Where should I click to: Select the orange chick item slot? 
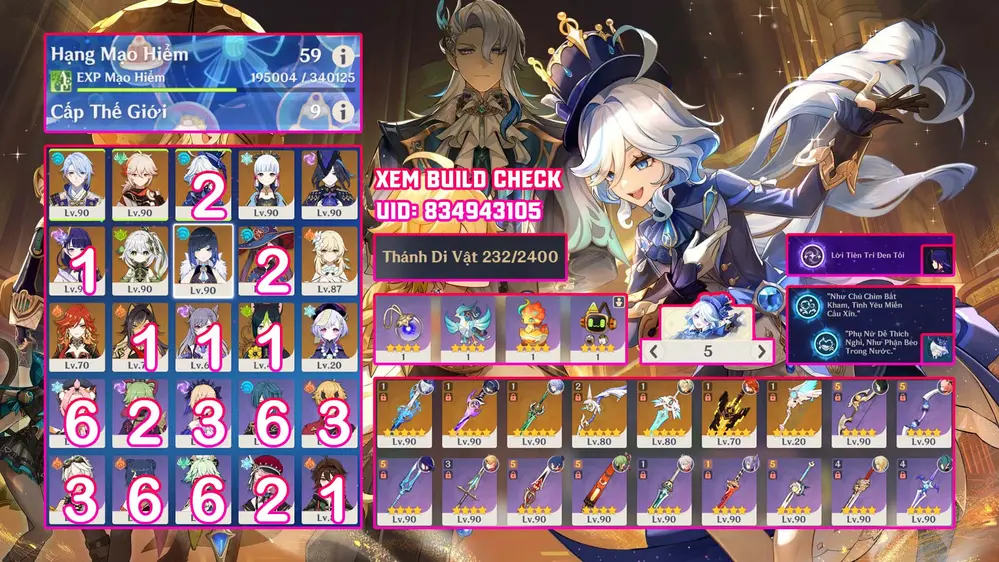click(x=531, y=329)
